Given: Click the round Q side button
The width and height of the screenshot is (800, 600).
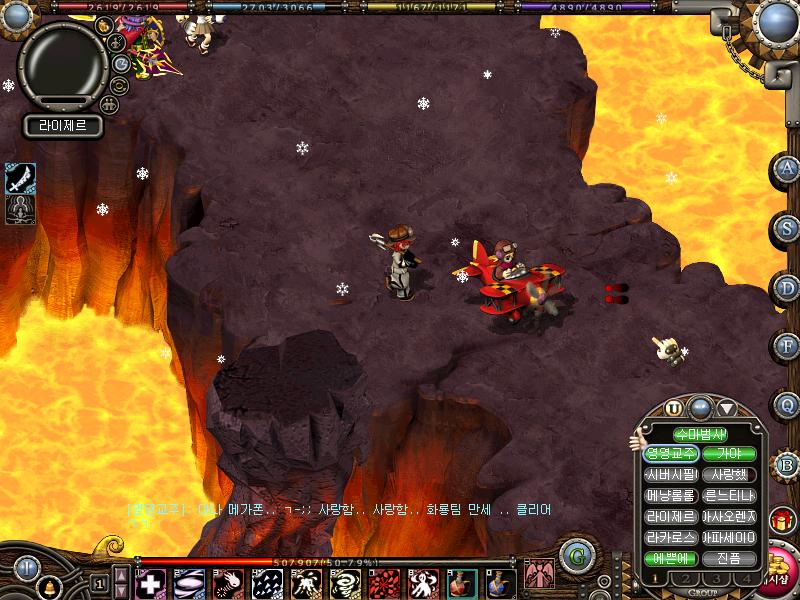Looking at the screenshot, I should coord(787,405).
